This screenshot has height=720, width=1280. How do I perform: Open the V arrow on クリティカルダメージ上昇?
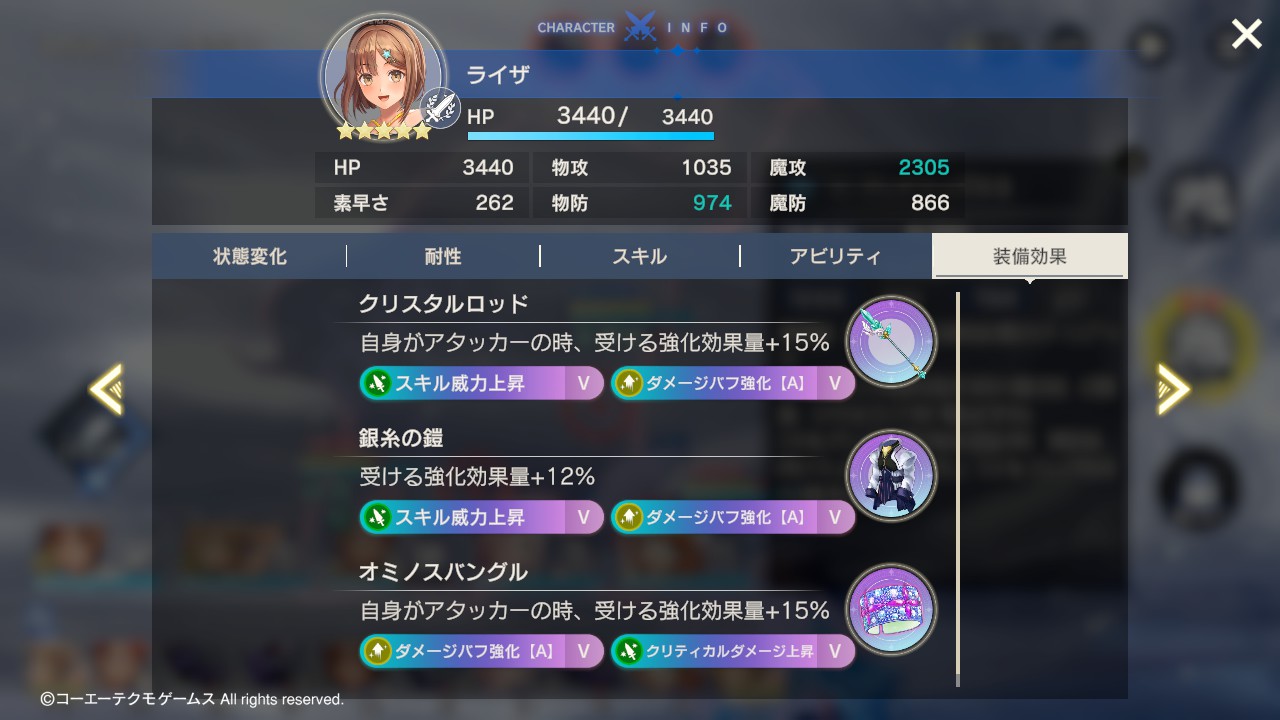[x=833, y=651]
